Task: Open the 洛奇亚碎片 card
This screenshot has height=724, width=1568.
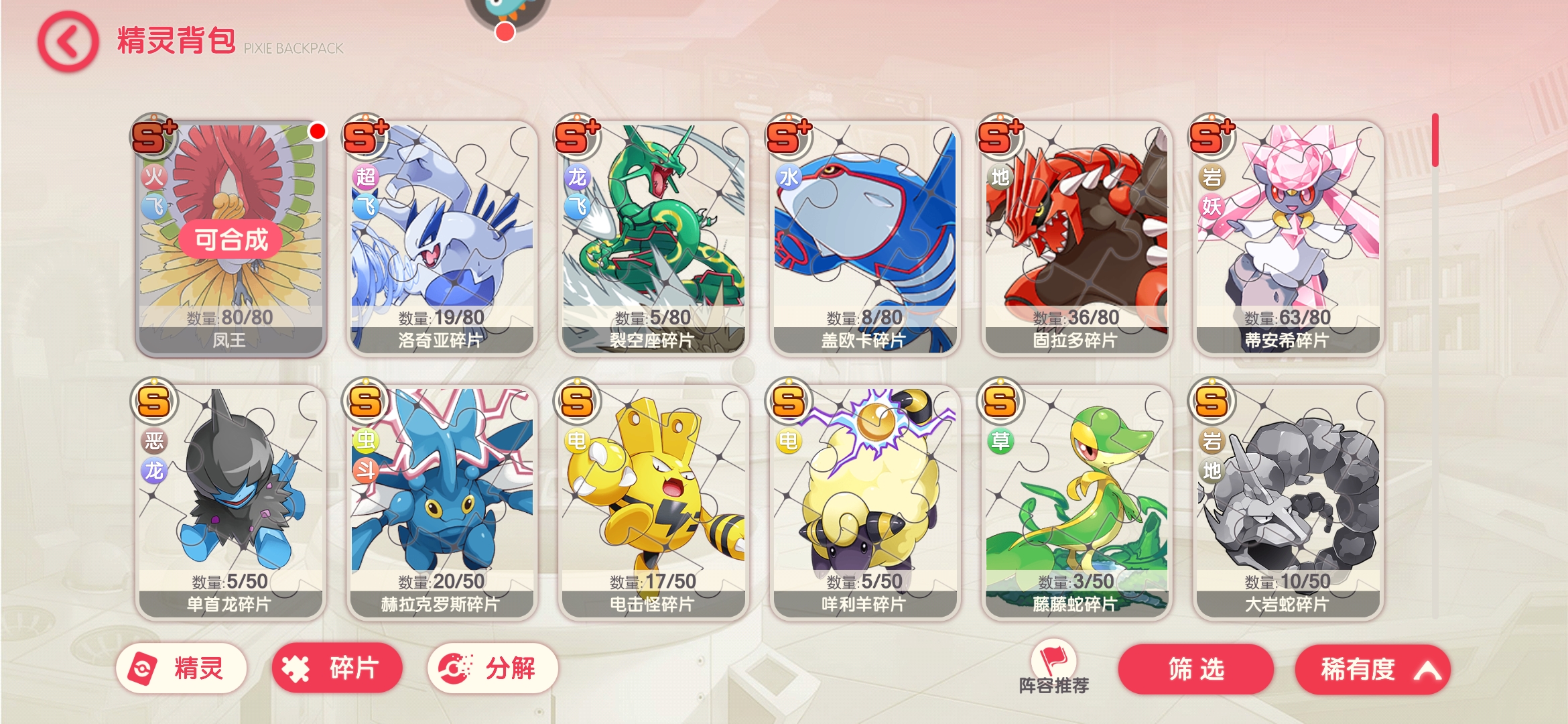Action: 442,238
